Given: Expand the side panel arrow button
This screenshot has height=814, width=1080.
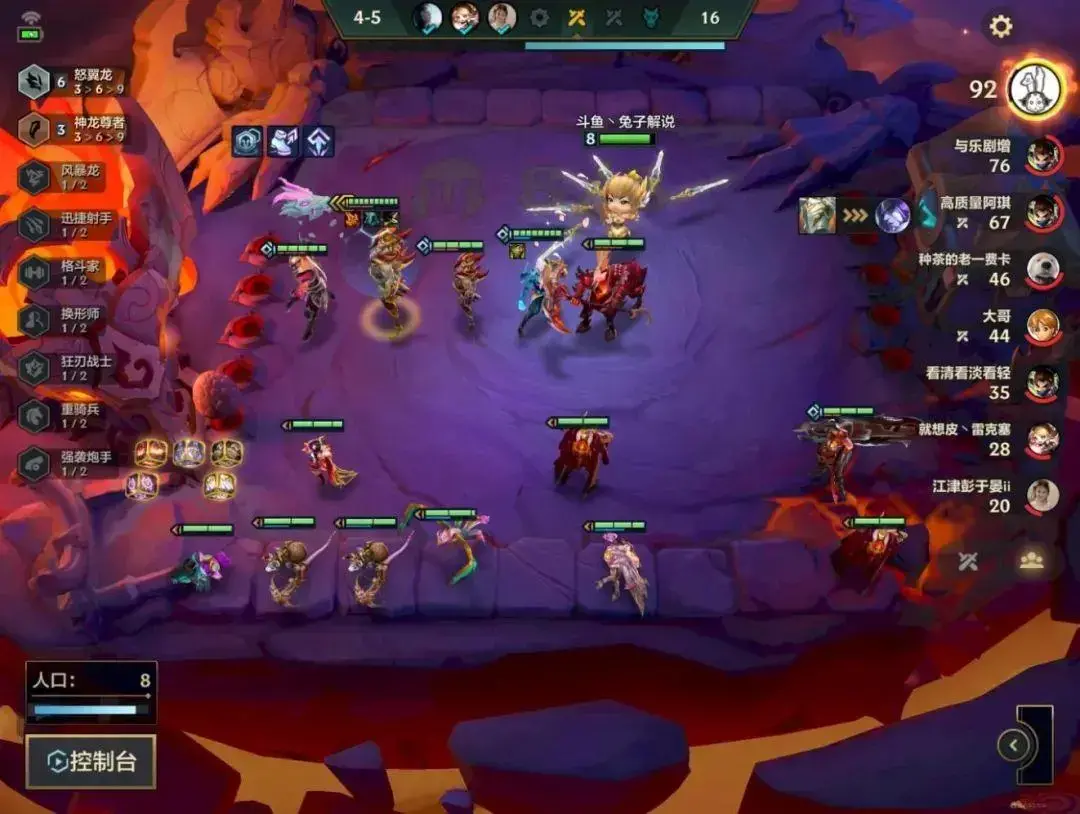Looking at the screenshot, I should click(x=1014, y=745).
